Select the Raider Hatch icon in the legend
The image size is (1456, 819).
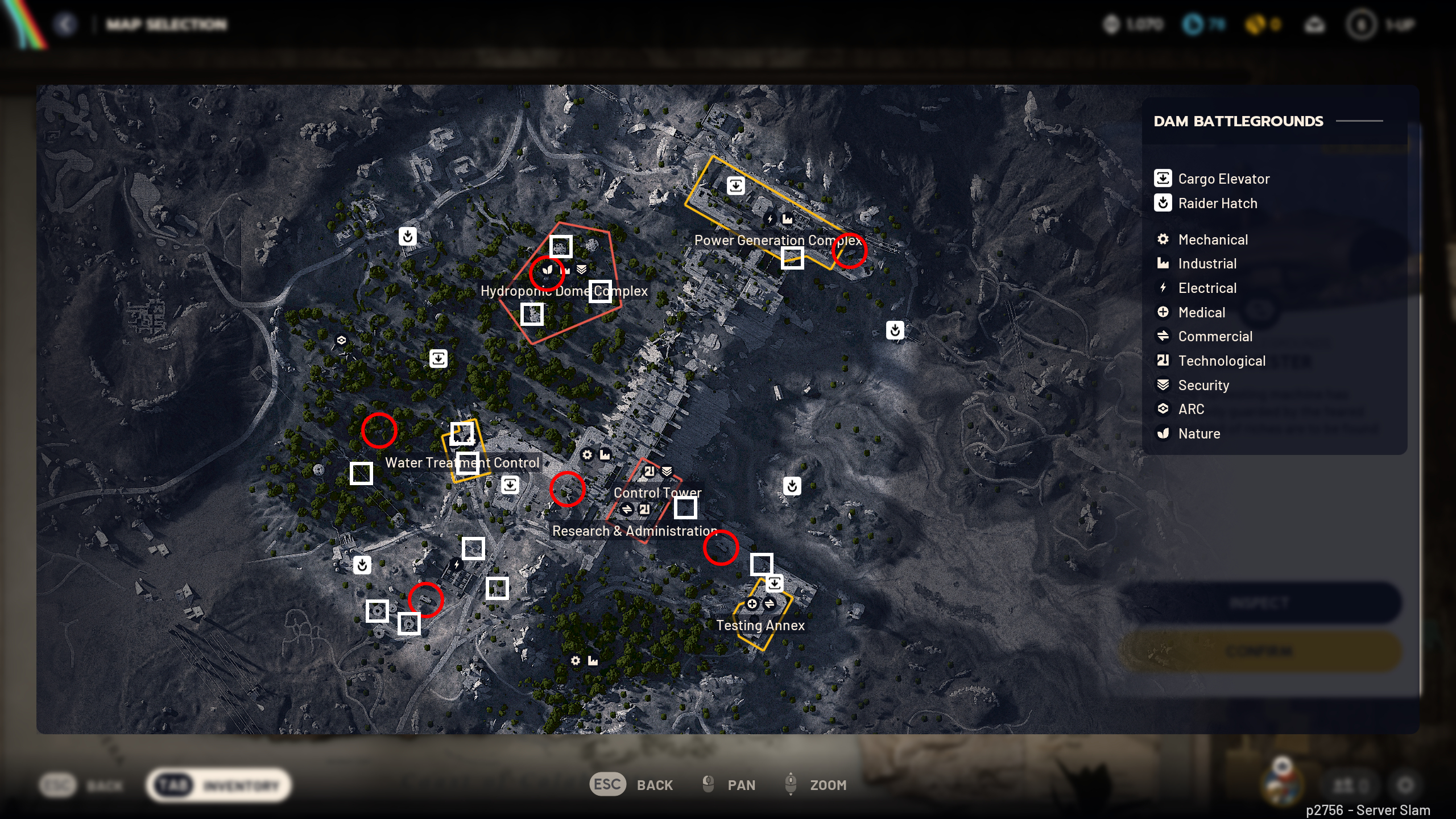point(1164,203)
